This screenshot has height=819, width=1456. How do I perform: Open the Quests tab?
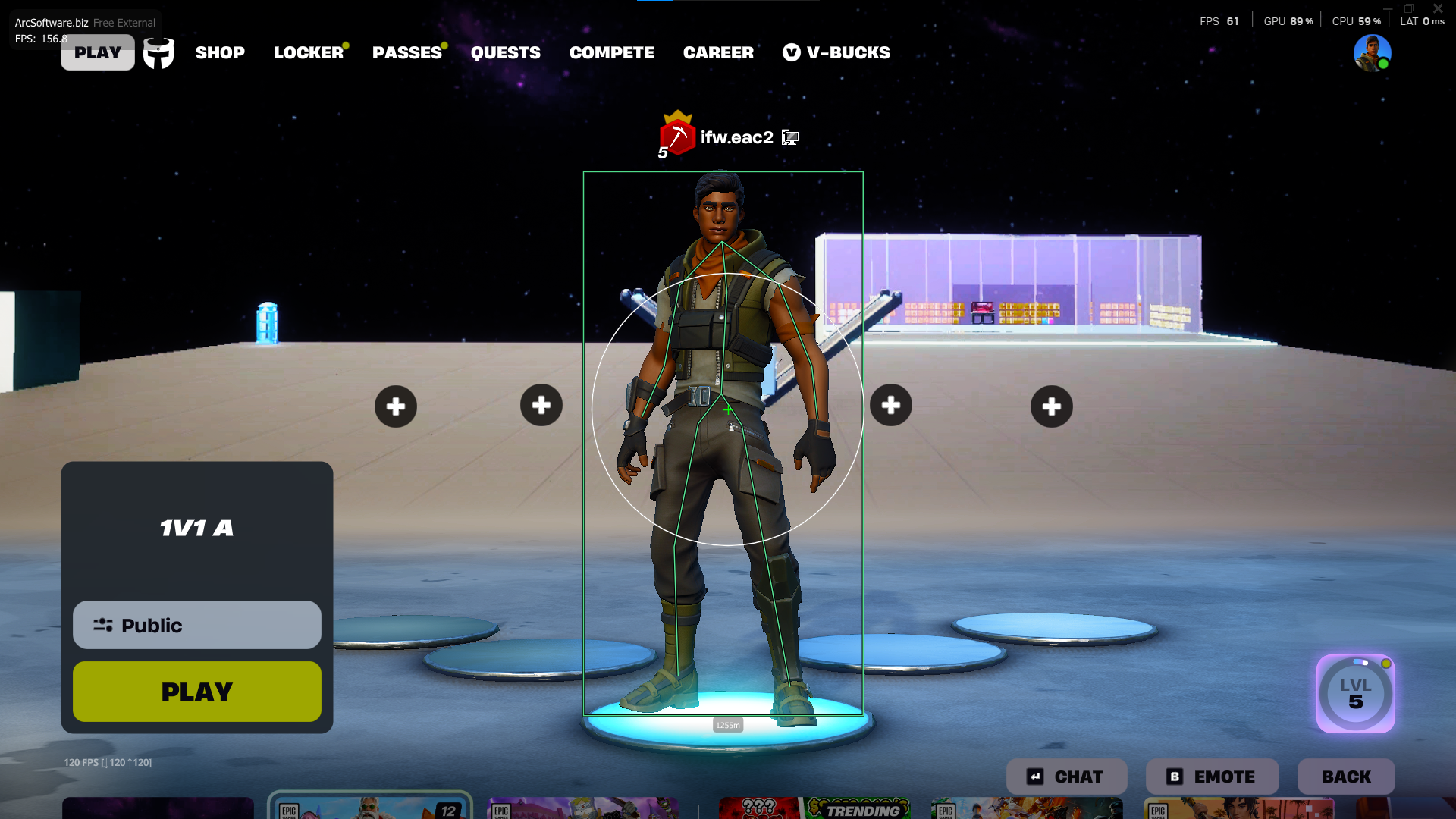click(x=505, y=52)
